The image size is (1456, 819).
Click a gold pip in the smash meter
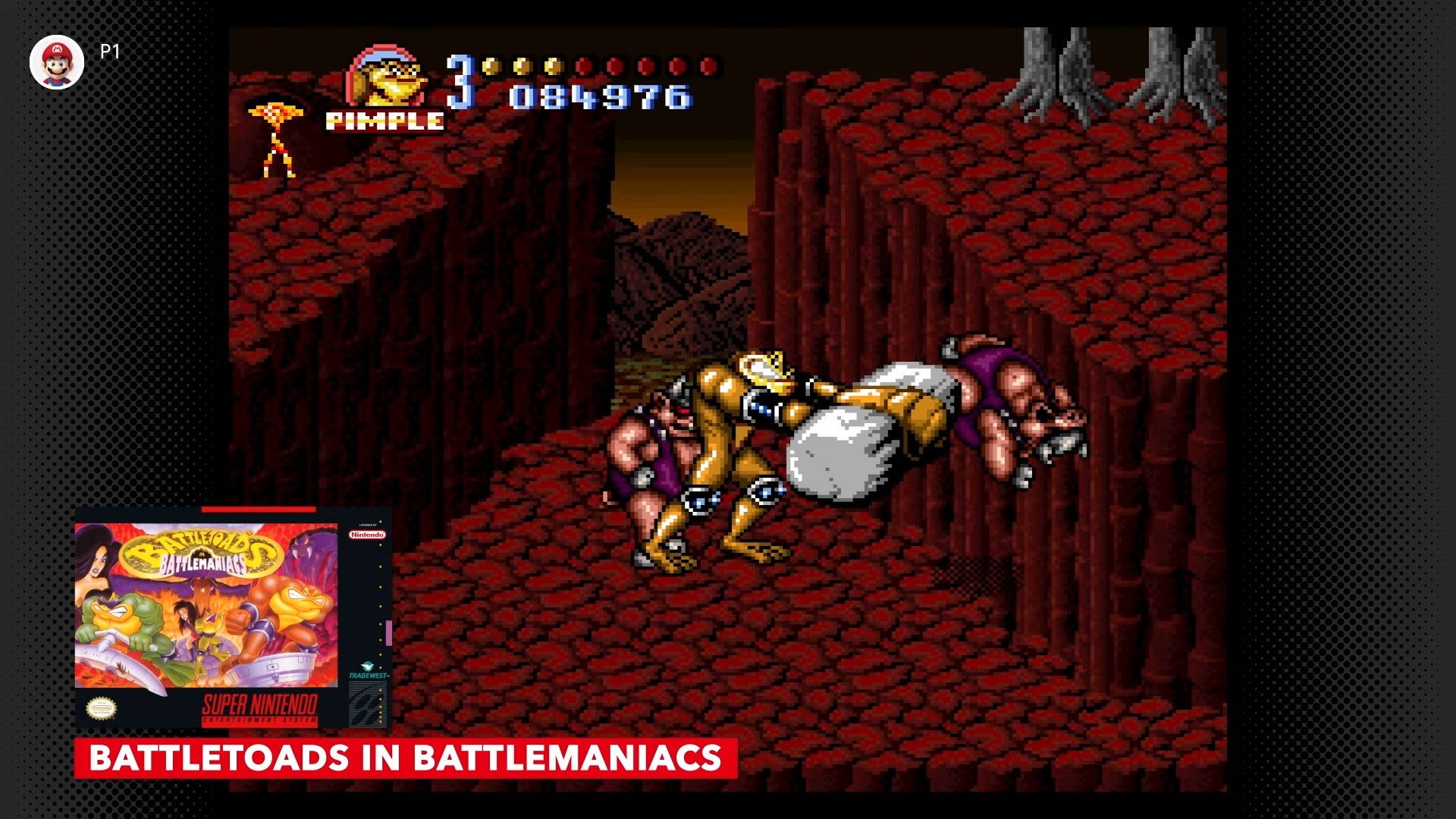click(x=523, y=67)
